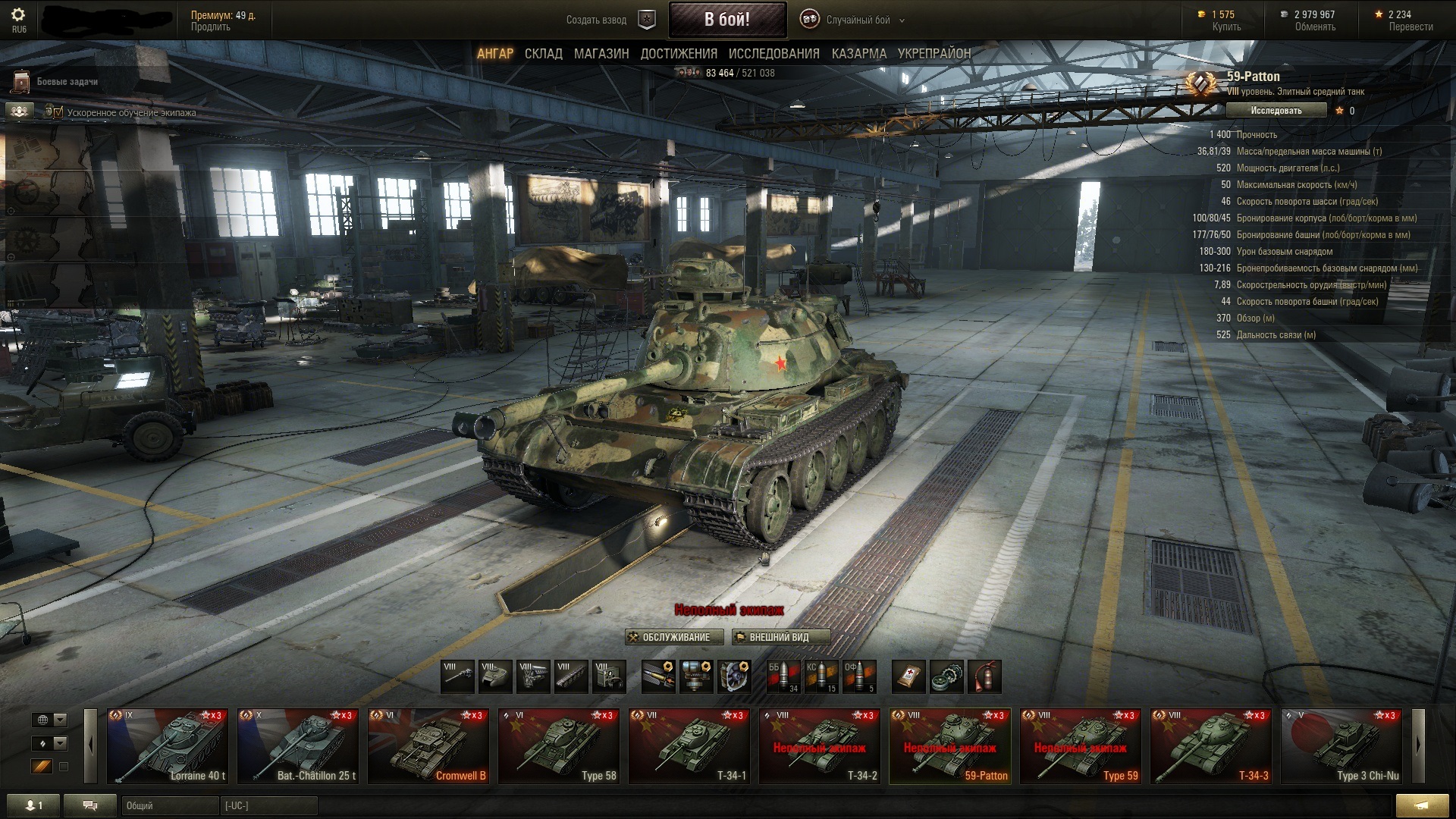Start battle with the В бой! button
This screenshot has height=819, width=1456.
pyautogui.click(x=726, y=20)
